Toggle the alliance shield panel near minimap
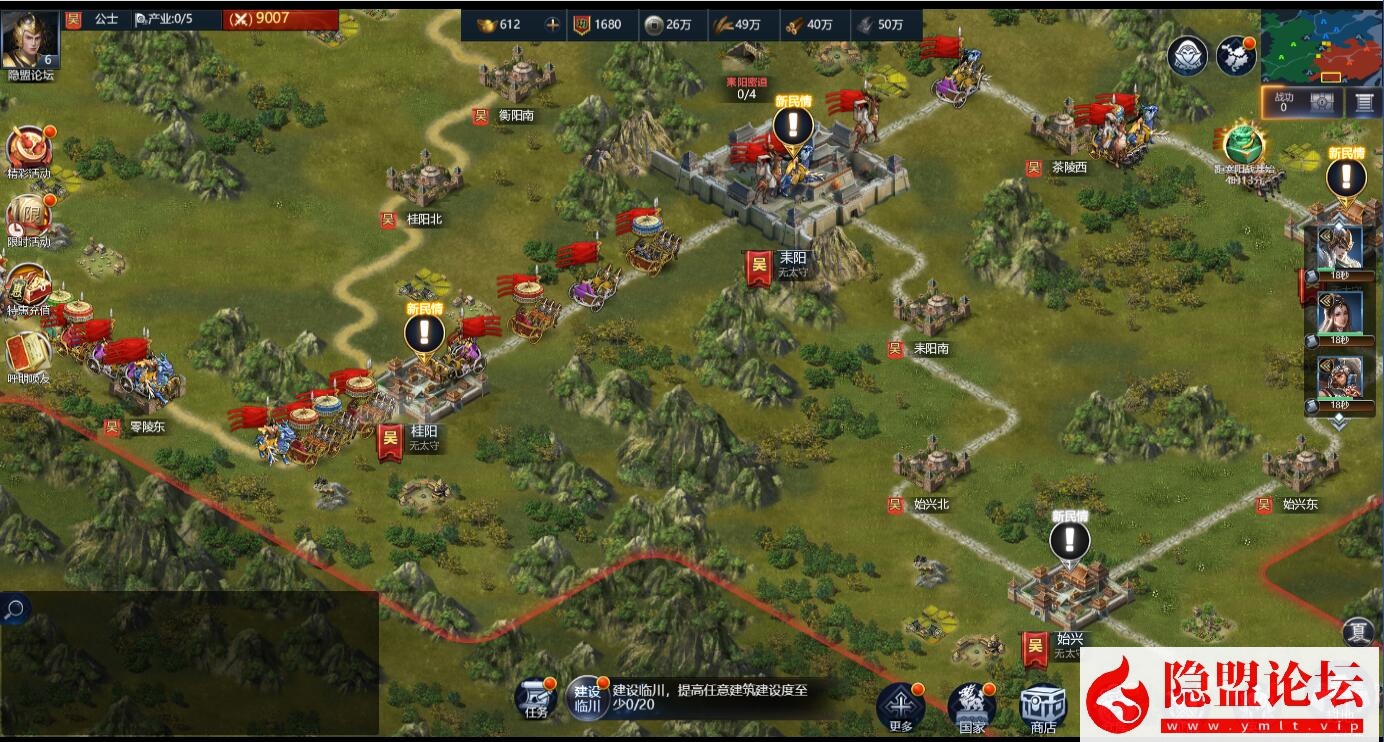 pyautogui.click(x=1186, y=57)
